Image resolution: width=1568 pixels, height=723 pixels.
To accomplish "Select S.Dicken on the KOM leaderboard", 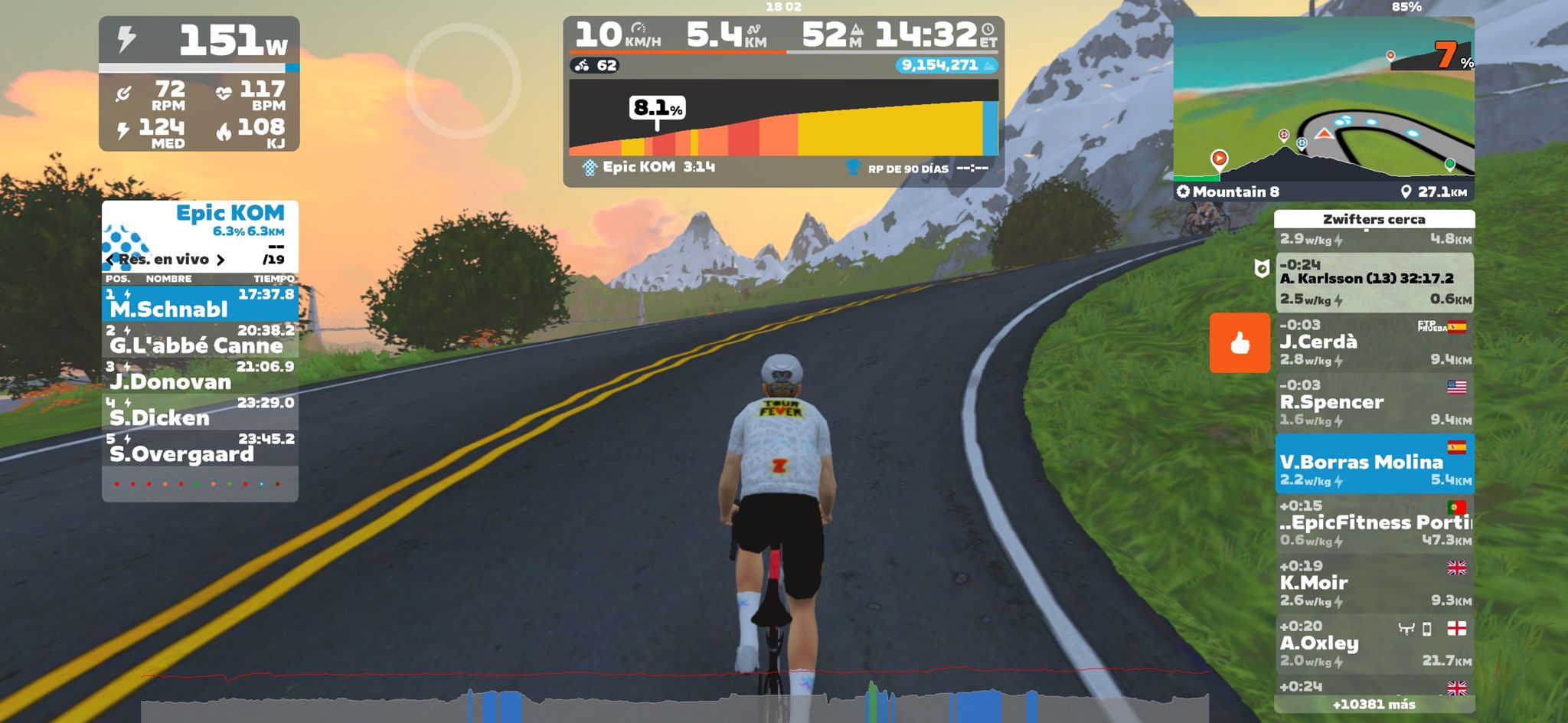I will (200, 411).
